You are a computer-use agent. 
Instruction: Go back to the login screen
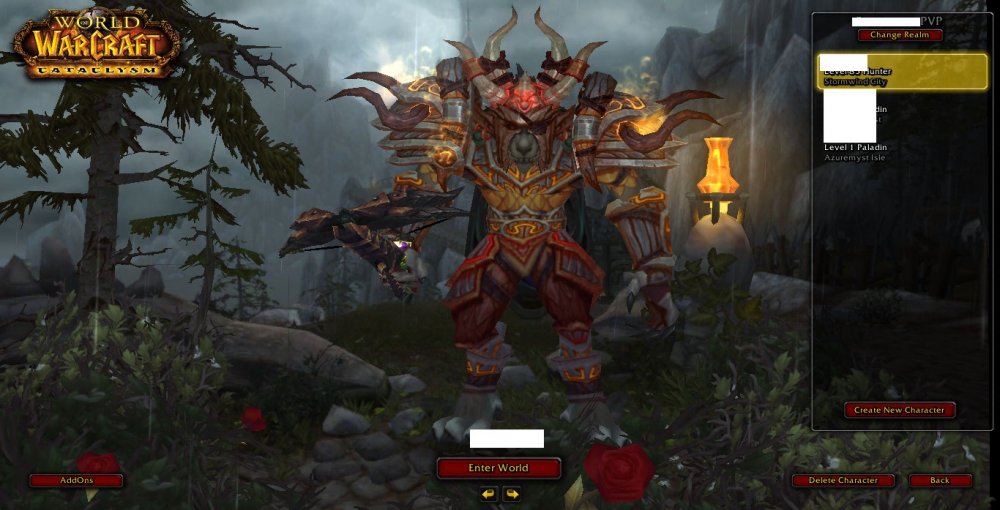coord(940,481)
